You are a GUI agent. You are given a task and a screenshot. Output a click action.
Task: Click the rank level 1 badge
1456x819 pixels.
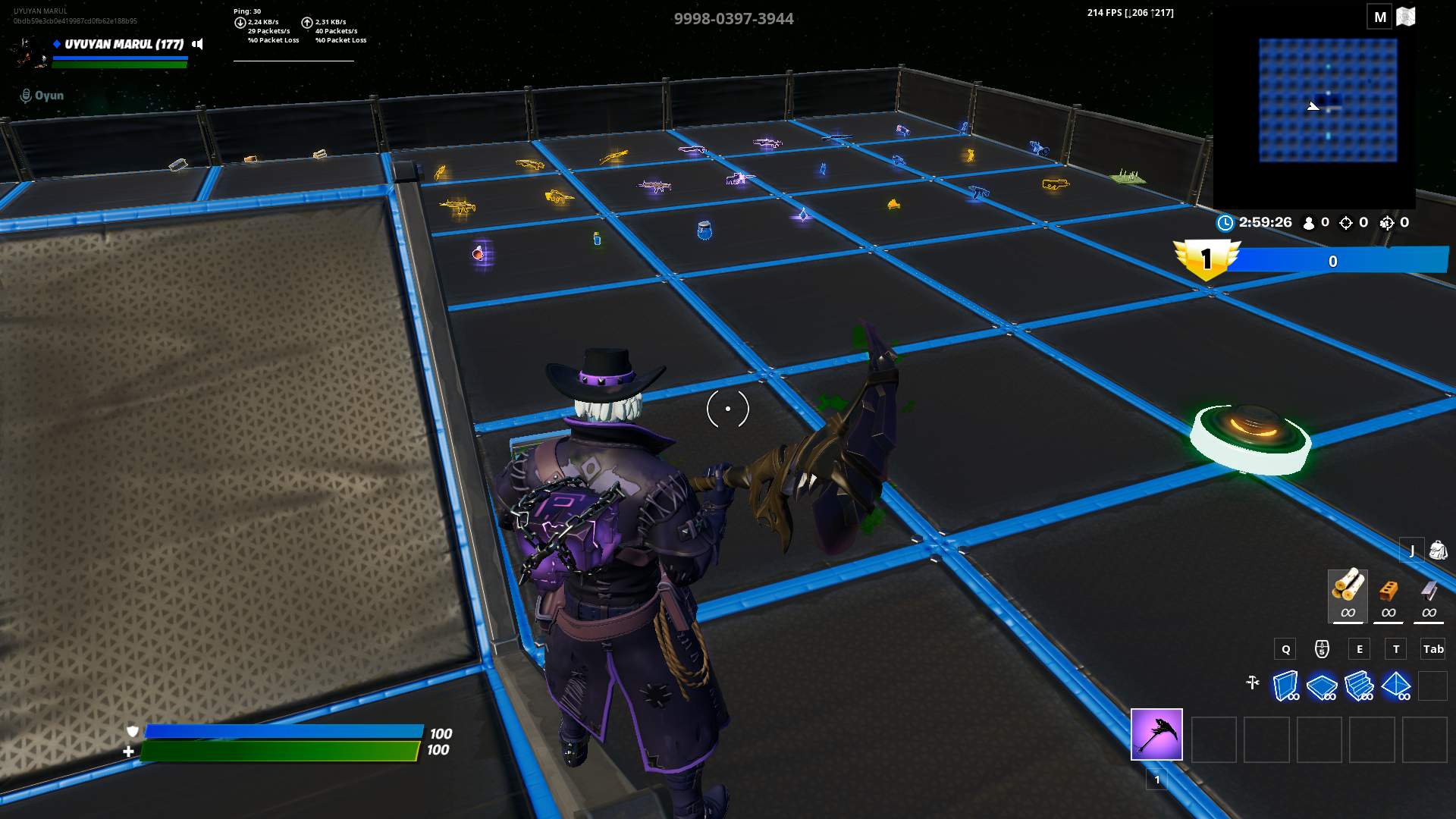pos(1207,258)
